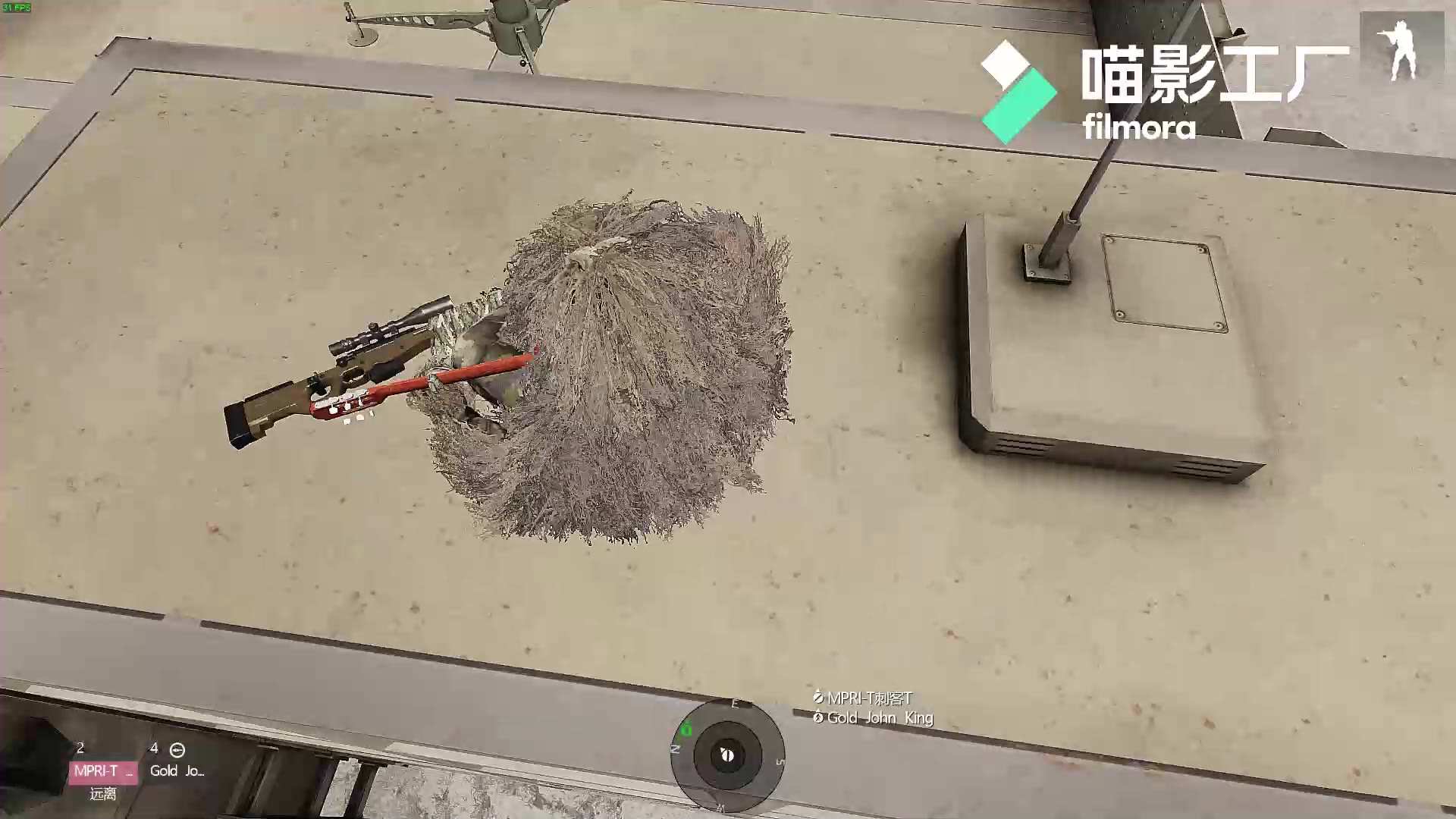Toggle the 远离 command label
Image resolution: width=1456 pixels, height=819 pixels.
104,792
